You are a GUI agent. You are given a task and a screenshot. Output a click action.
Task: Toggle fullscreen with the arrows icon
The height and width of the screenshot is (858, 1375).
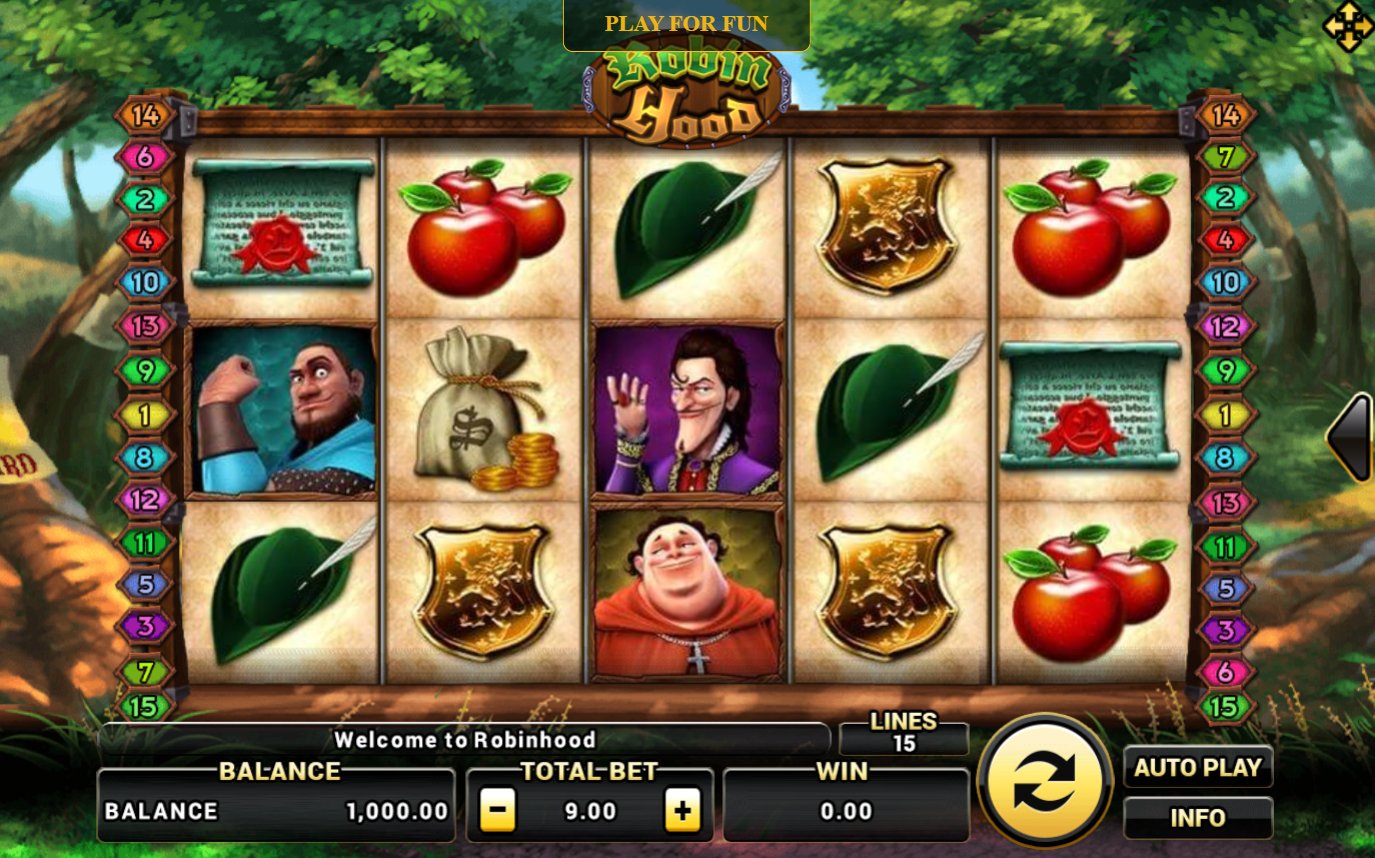[x=1347, y=27]
